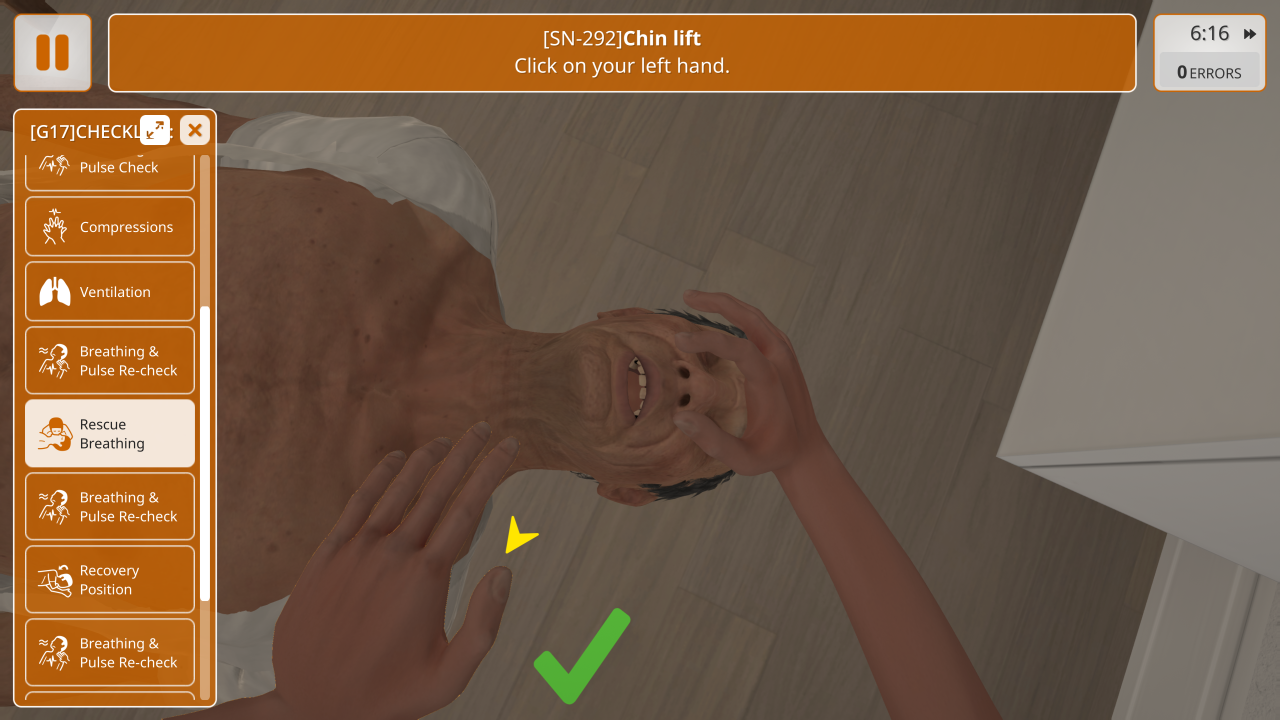Open the Ventilation checklist step
The image size is (1280, 720).
[110, 292]
